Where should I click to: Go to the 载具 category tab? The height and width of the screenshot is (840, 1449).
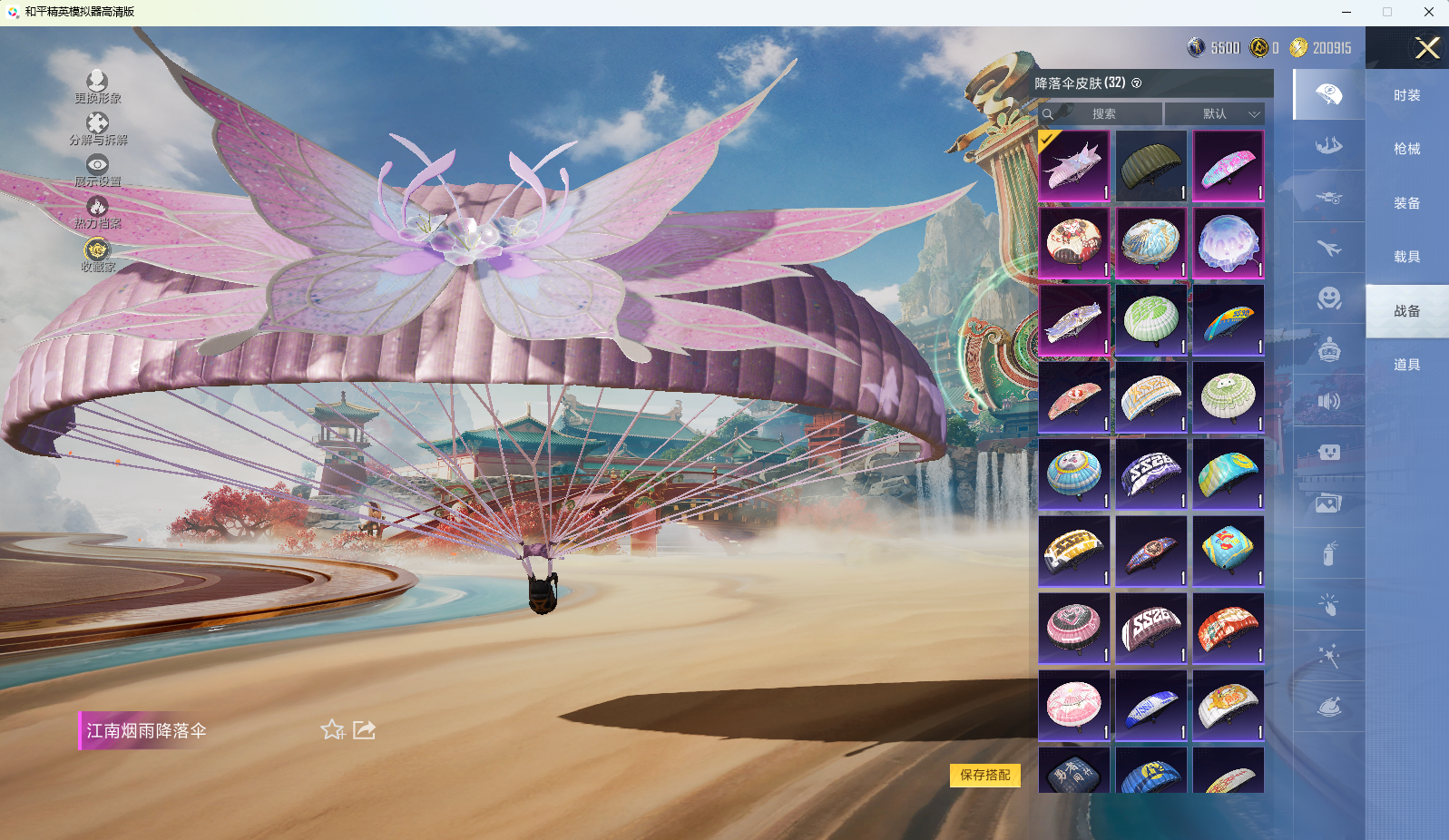pos(1406,257)
